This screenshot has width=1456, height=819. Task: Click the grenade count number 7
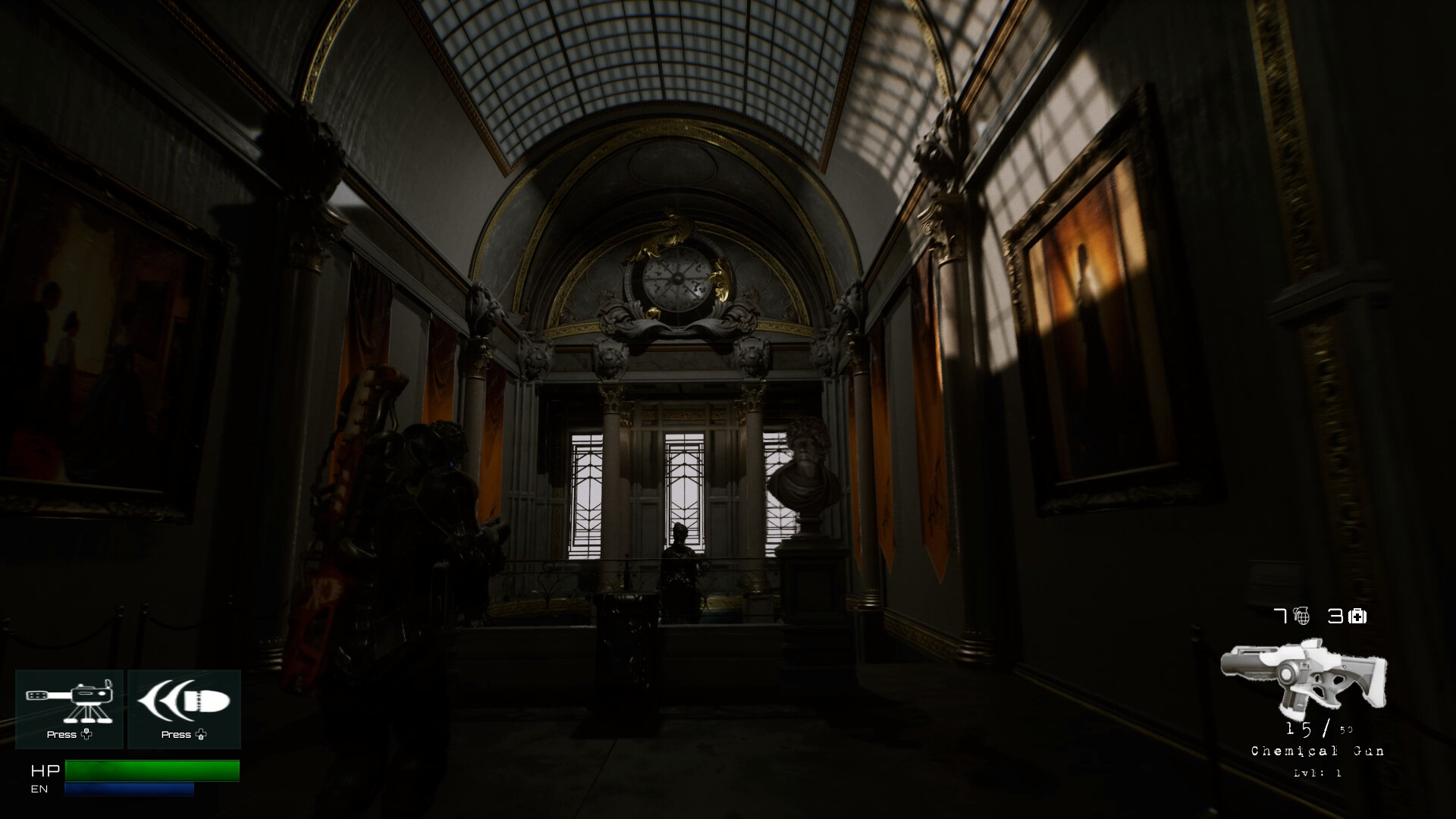pos(1279,617)
